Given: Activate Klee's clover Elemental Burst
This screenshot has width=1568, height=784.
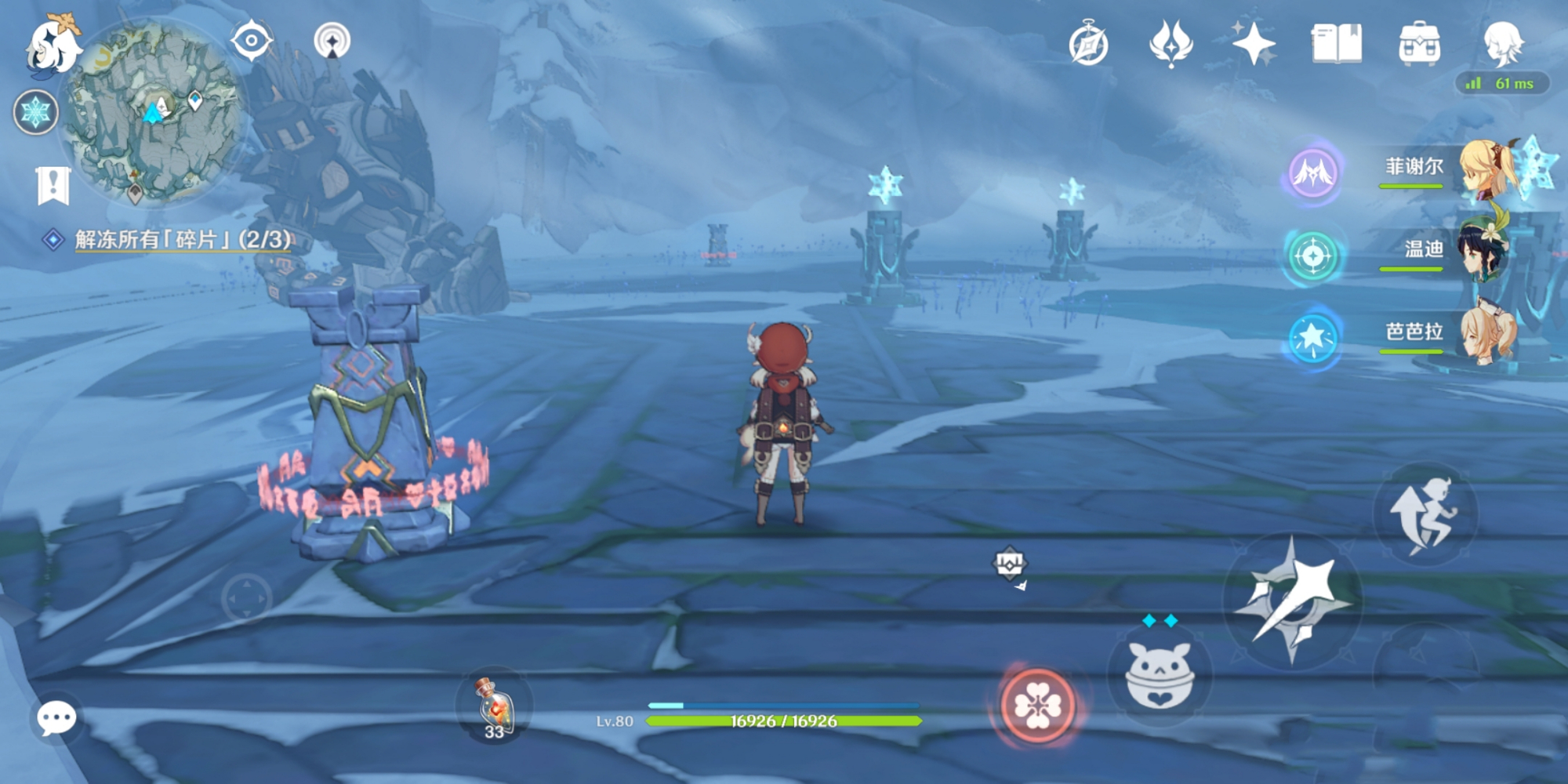Looking at the screenshot, I should pyautogui.click(x=1038, y=706).
